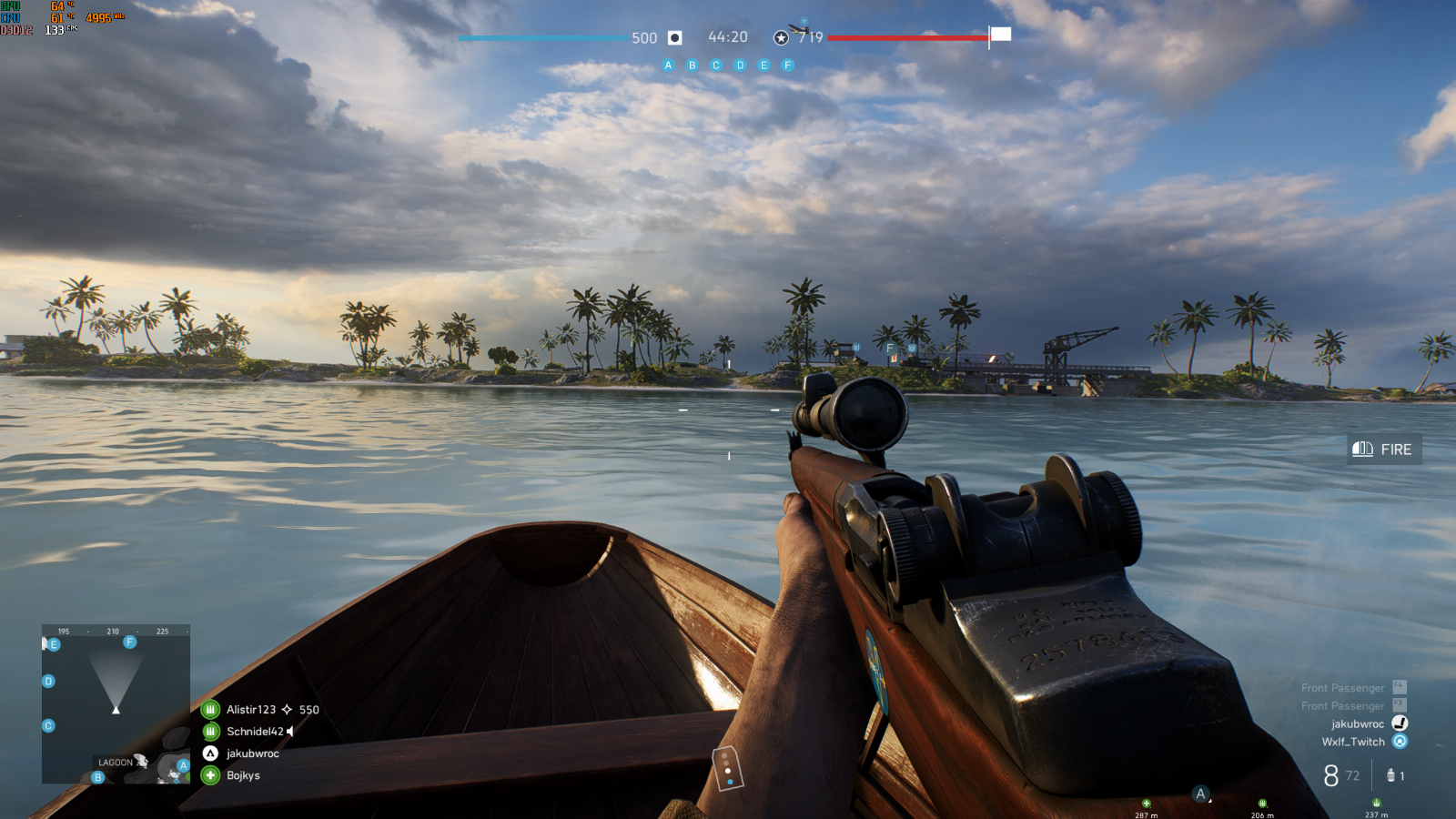Viewport: 1456px width, 819px height.
Task: Select squad member Alistir123 in the squad list
Action: [250, 710]
